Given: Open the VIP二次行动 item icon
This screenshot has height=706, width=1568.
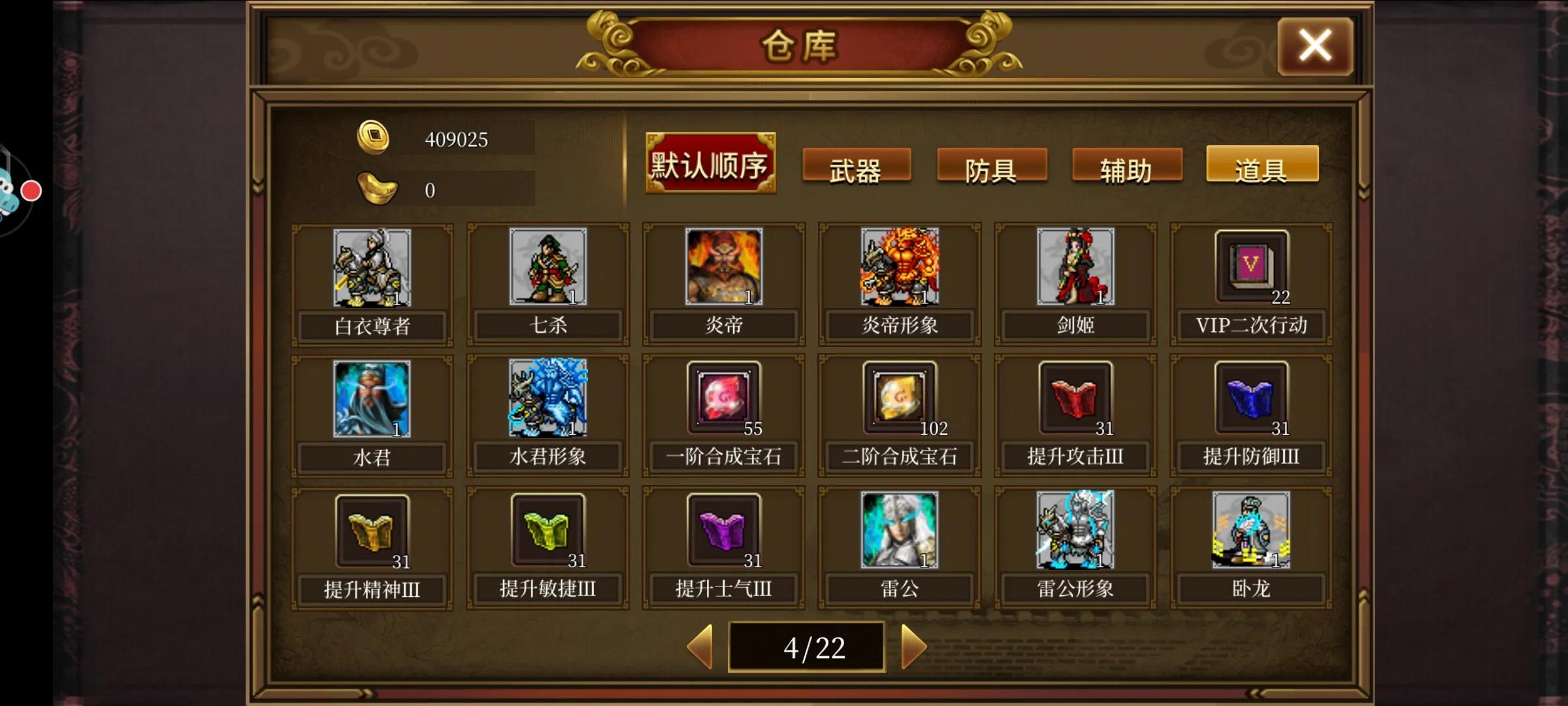Looking at the screenshot, I should tap(1251, 267).
